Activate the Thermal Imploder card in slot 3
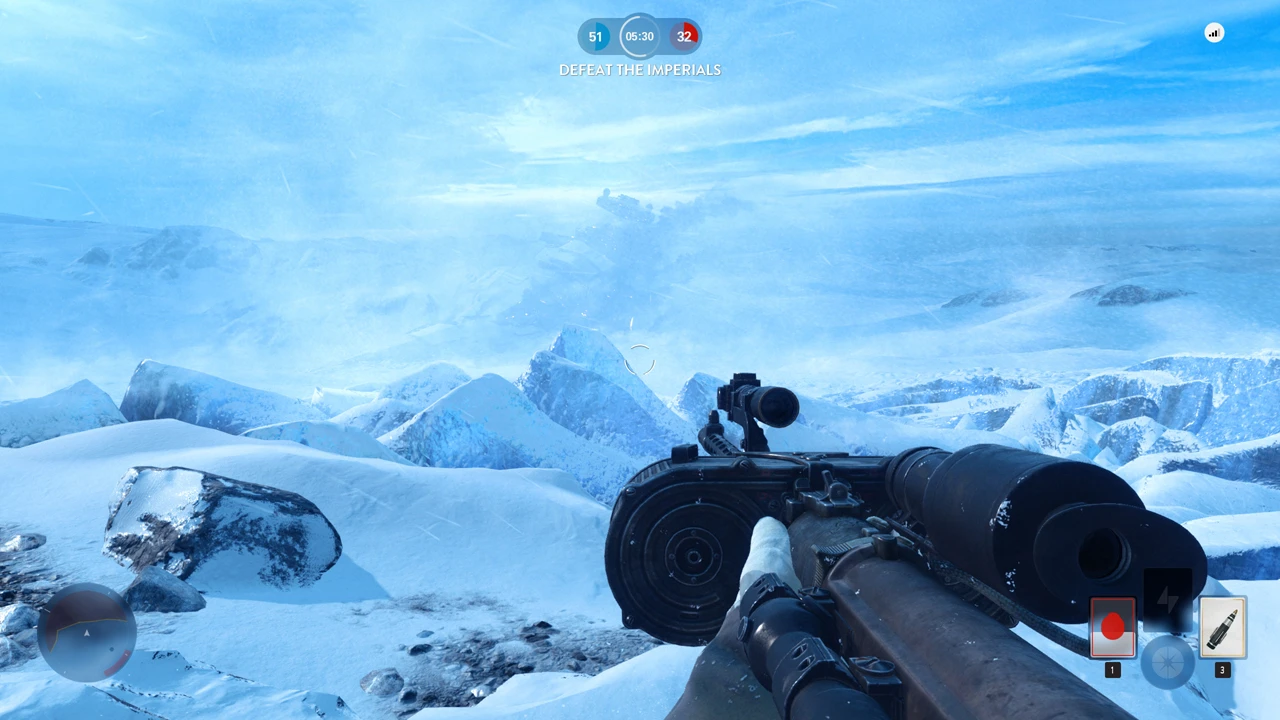Viewport: 1280px width, 720px height. [1222, 627]
